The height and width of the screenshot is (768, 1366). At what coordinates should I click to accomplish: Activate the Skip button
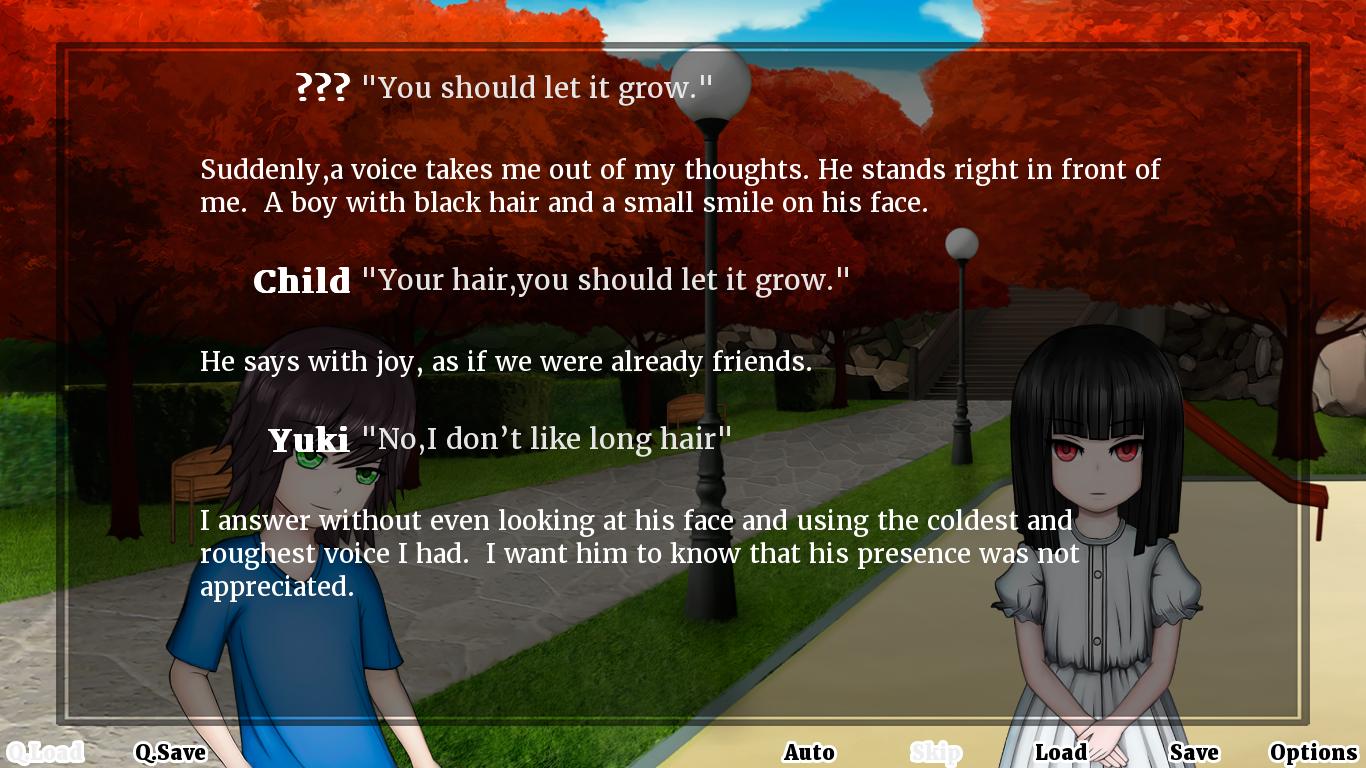[935, 752]
